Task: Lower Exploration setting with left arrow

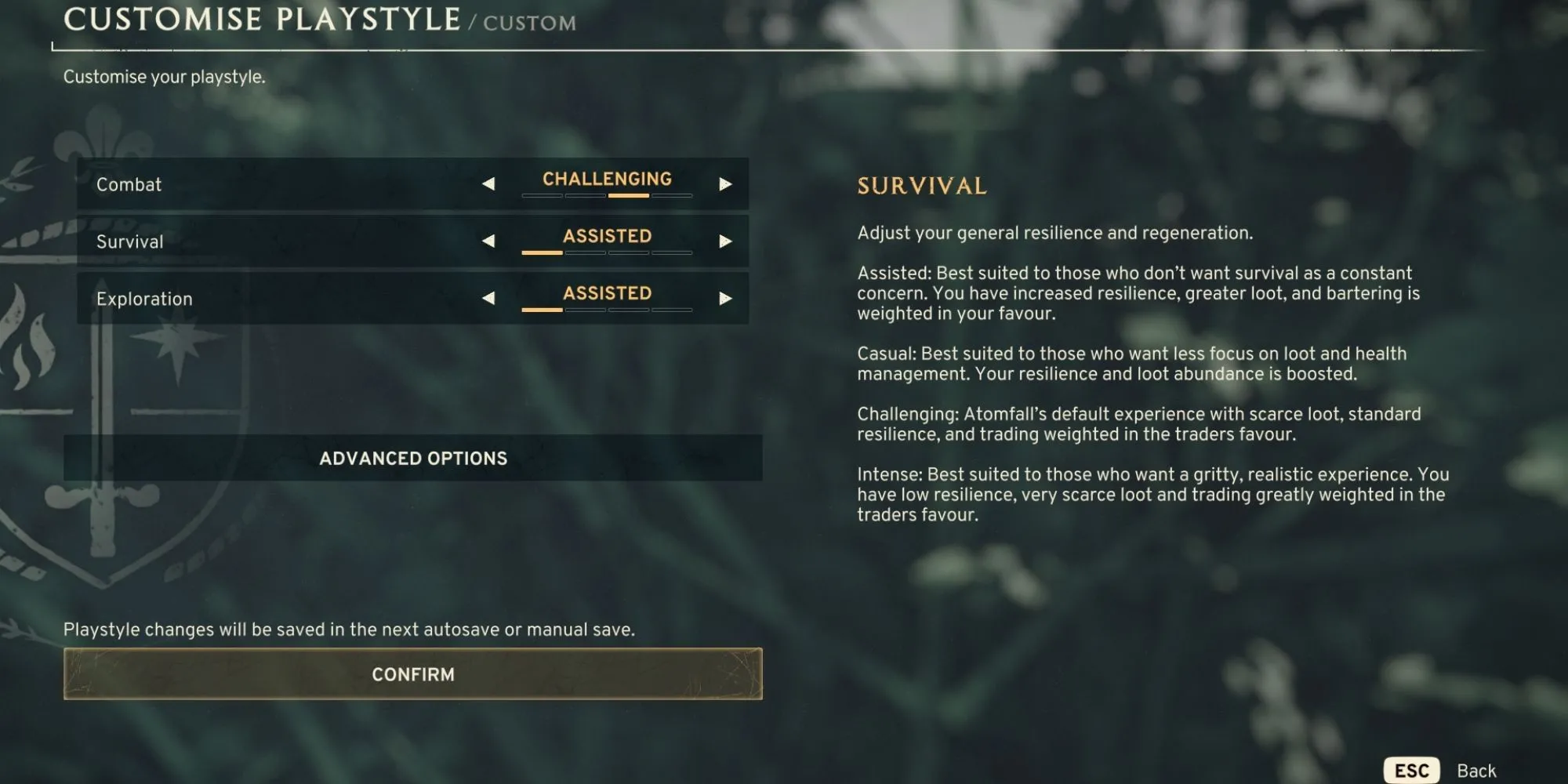Action: (488, 299)
